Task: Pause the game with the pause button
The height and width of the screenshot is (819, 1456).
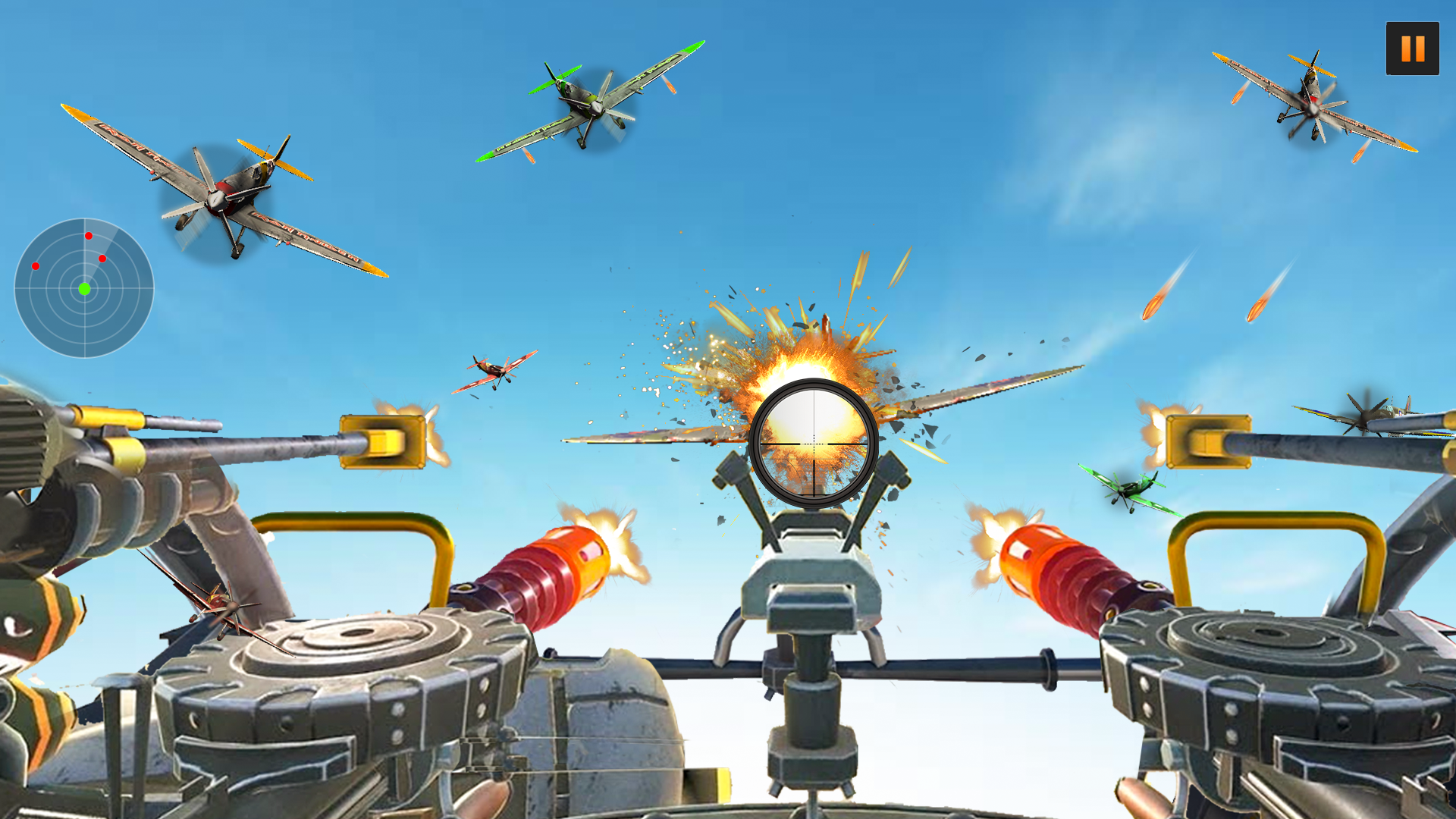Action: (1412, 49)
